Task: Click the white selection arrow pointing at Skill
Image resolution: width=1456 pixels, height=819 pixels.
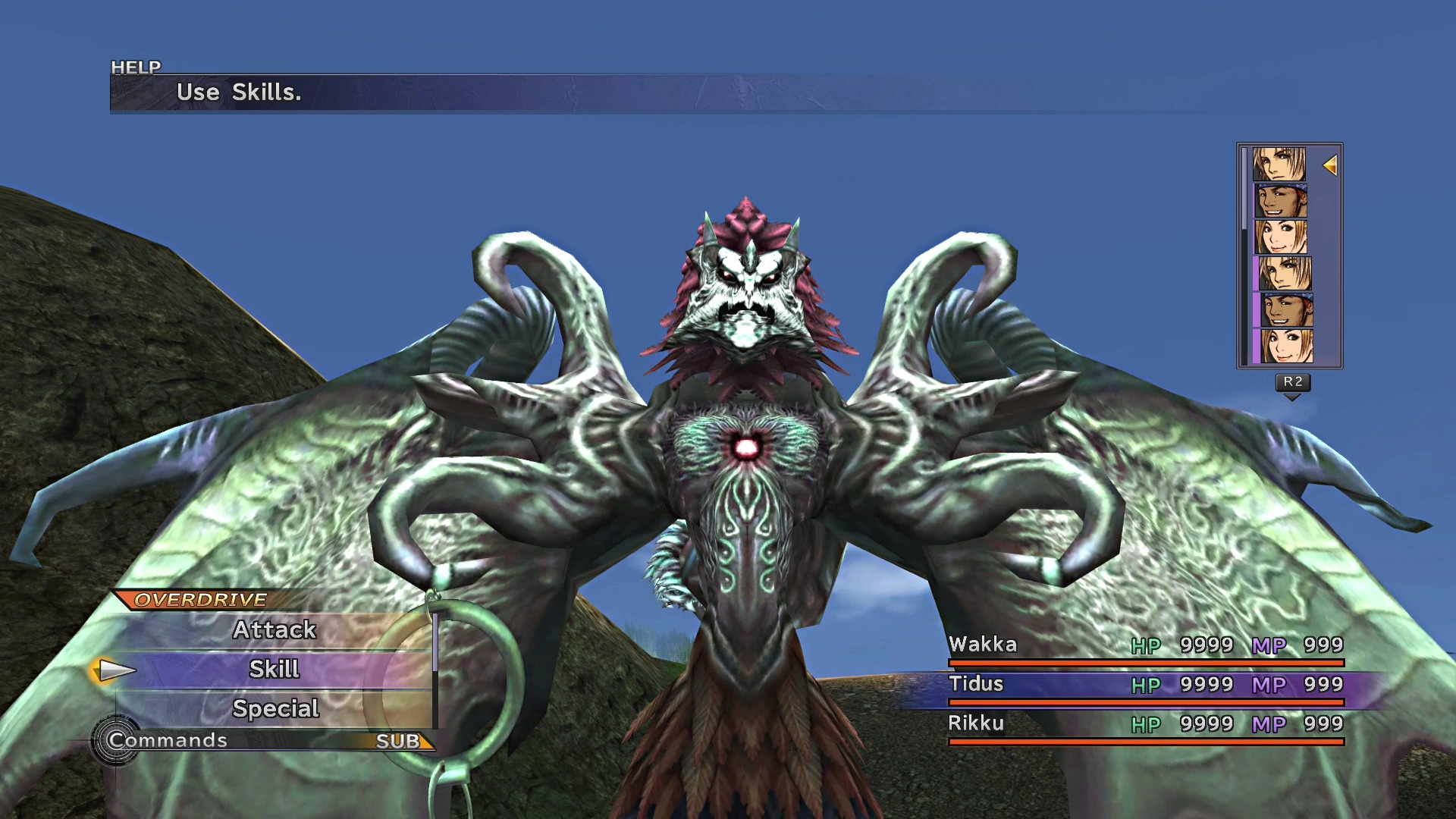Action: [112, 670]
